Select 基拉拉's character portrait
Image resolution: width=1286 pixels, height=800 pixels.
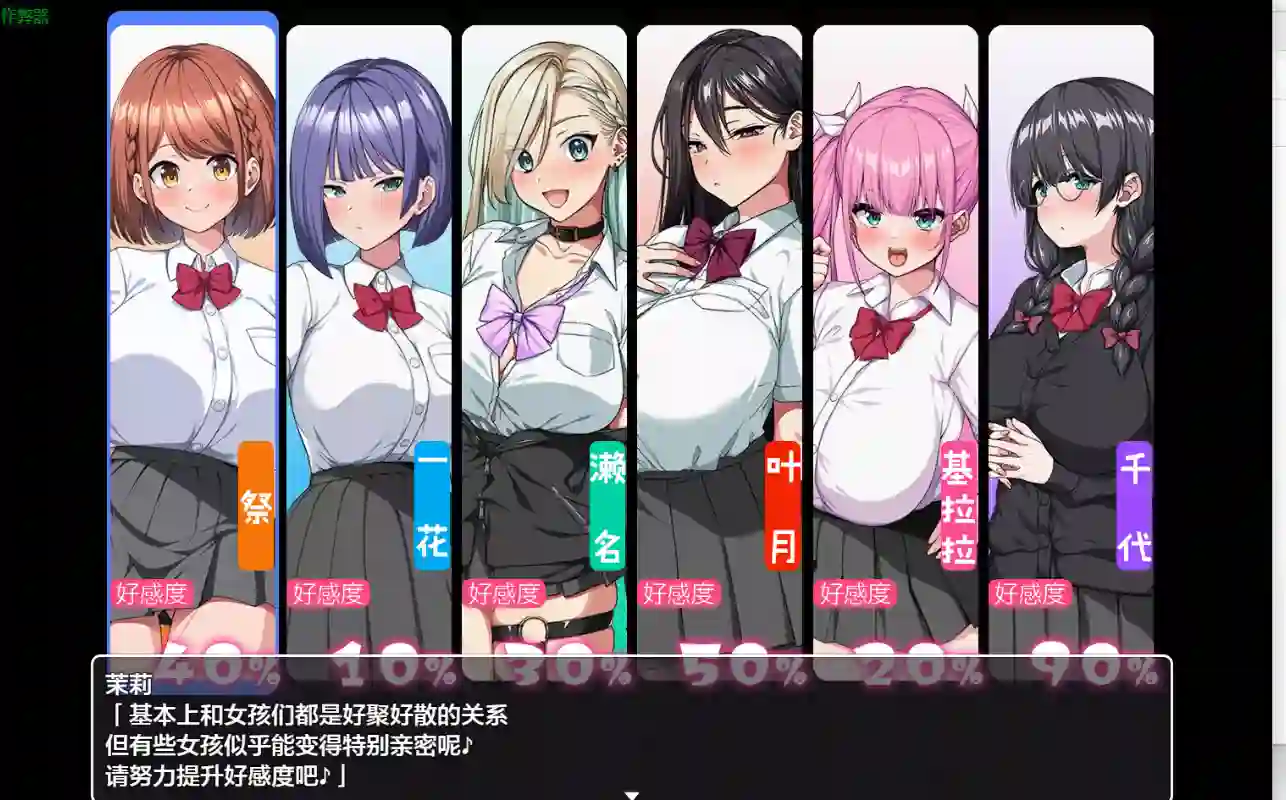tap(895, 300)
